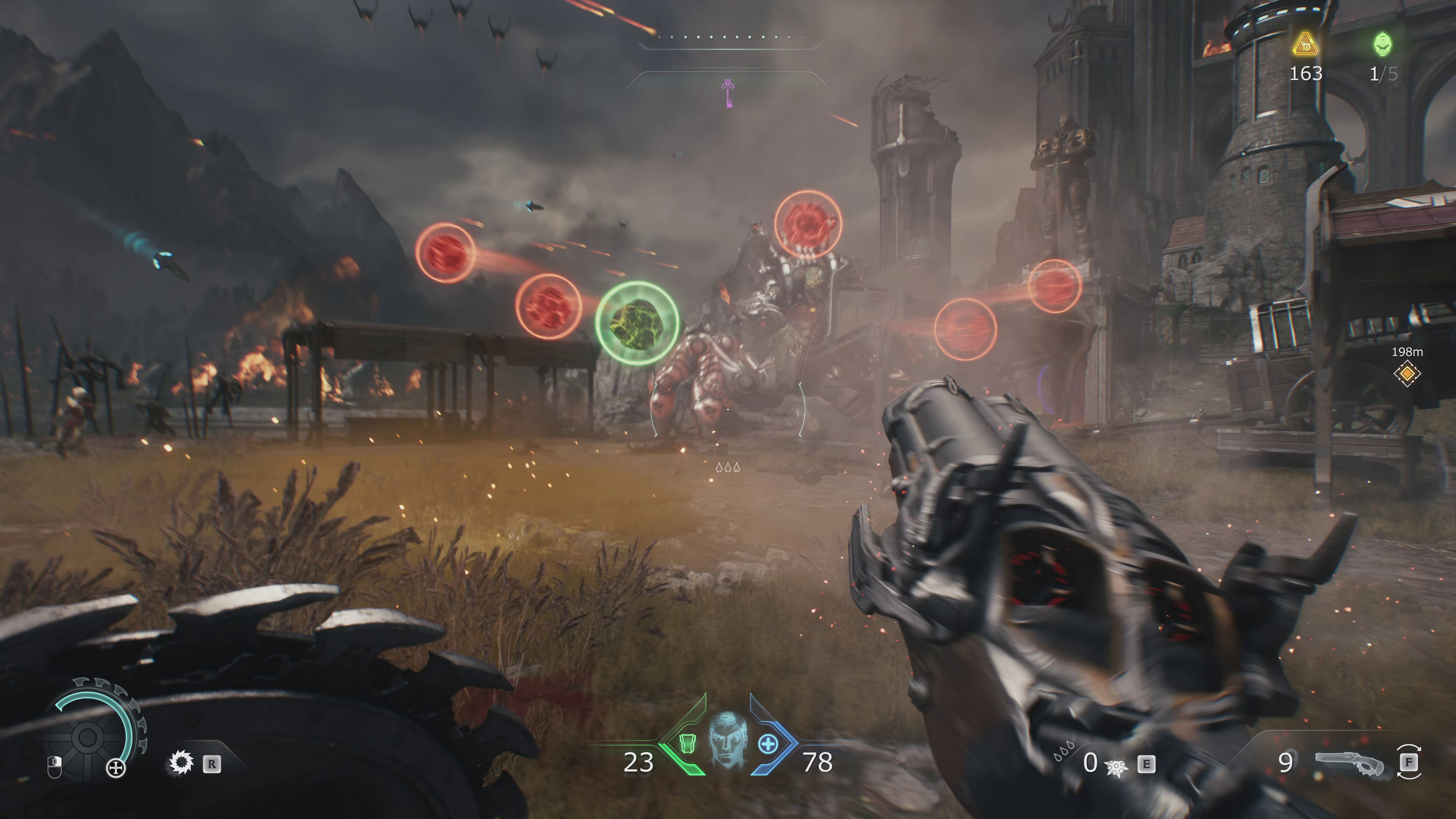
Task: Click the crosshair symbol beside the shield gauge
Action: pyautogui.click(x=116, y=767)
